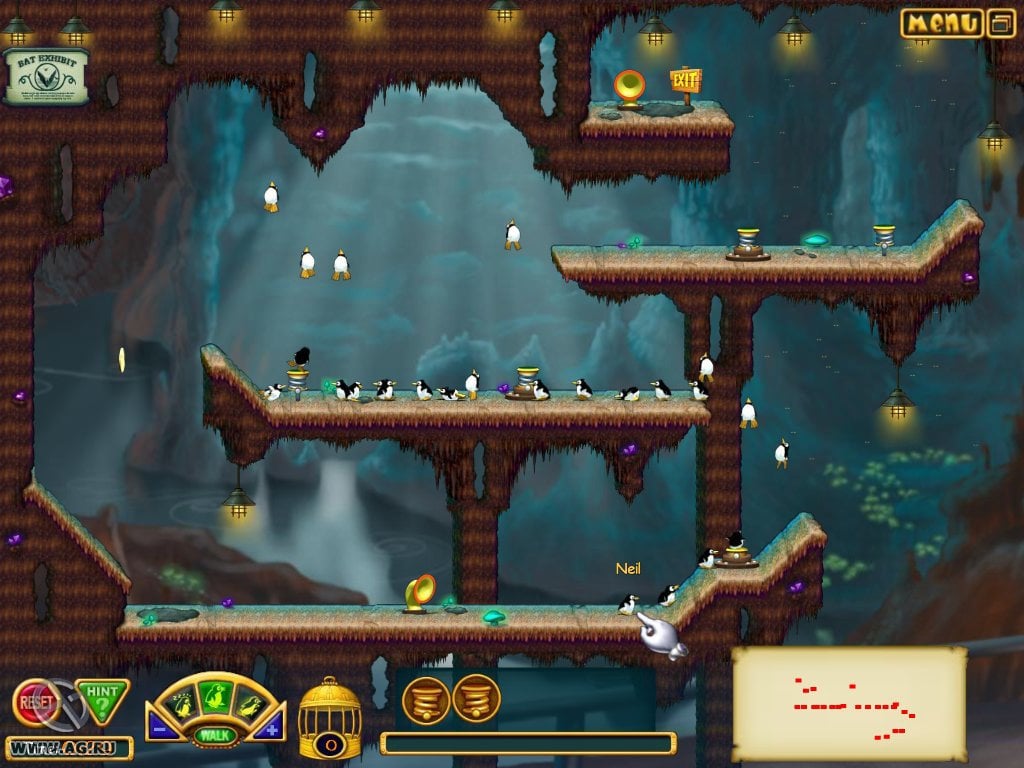Image resolution: width=1024 pixels, height=768 pixels.
Task: Open the Menu button
Action: [x=941, y=23]
